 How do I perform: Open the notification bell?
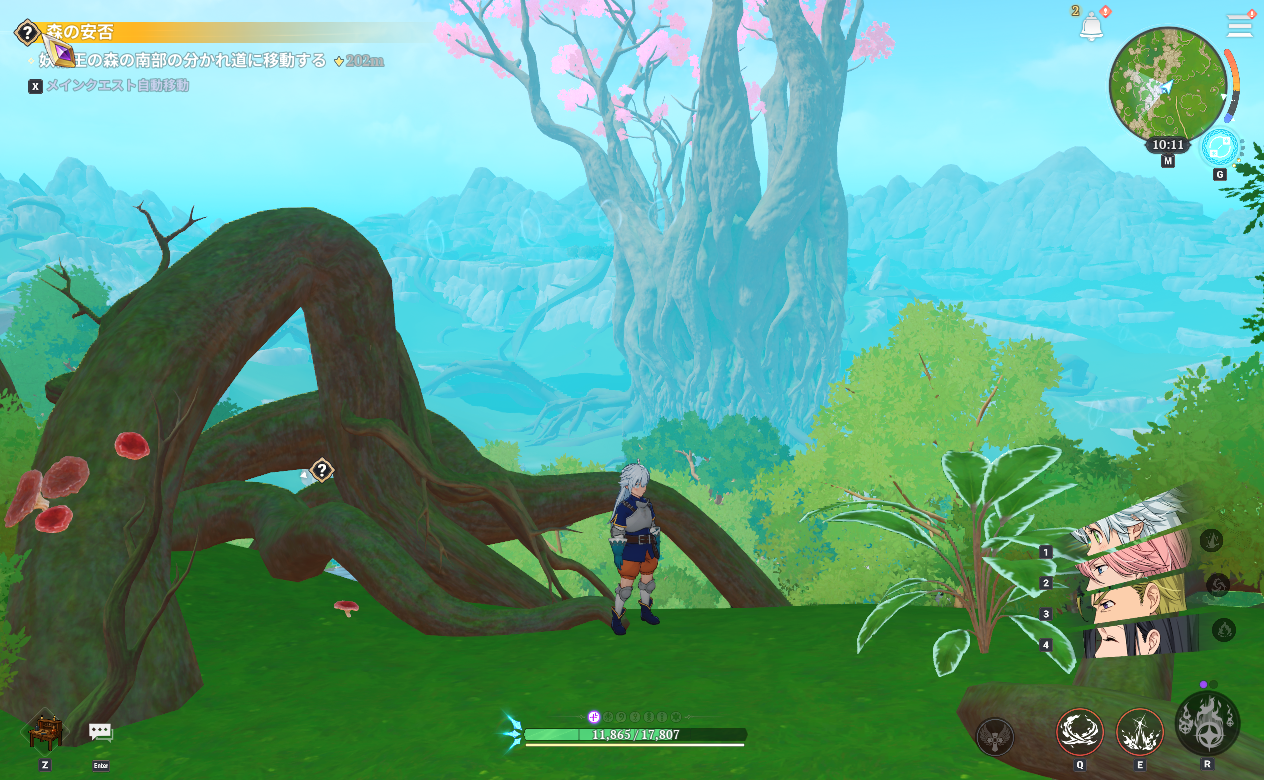(x=1091, y=26)
